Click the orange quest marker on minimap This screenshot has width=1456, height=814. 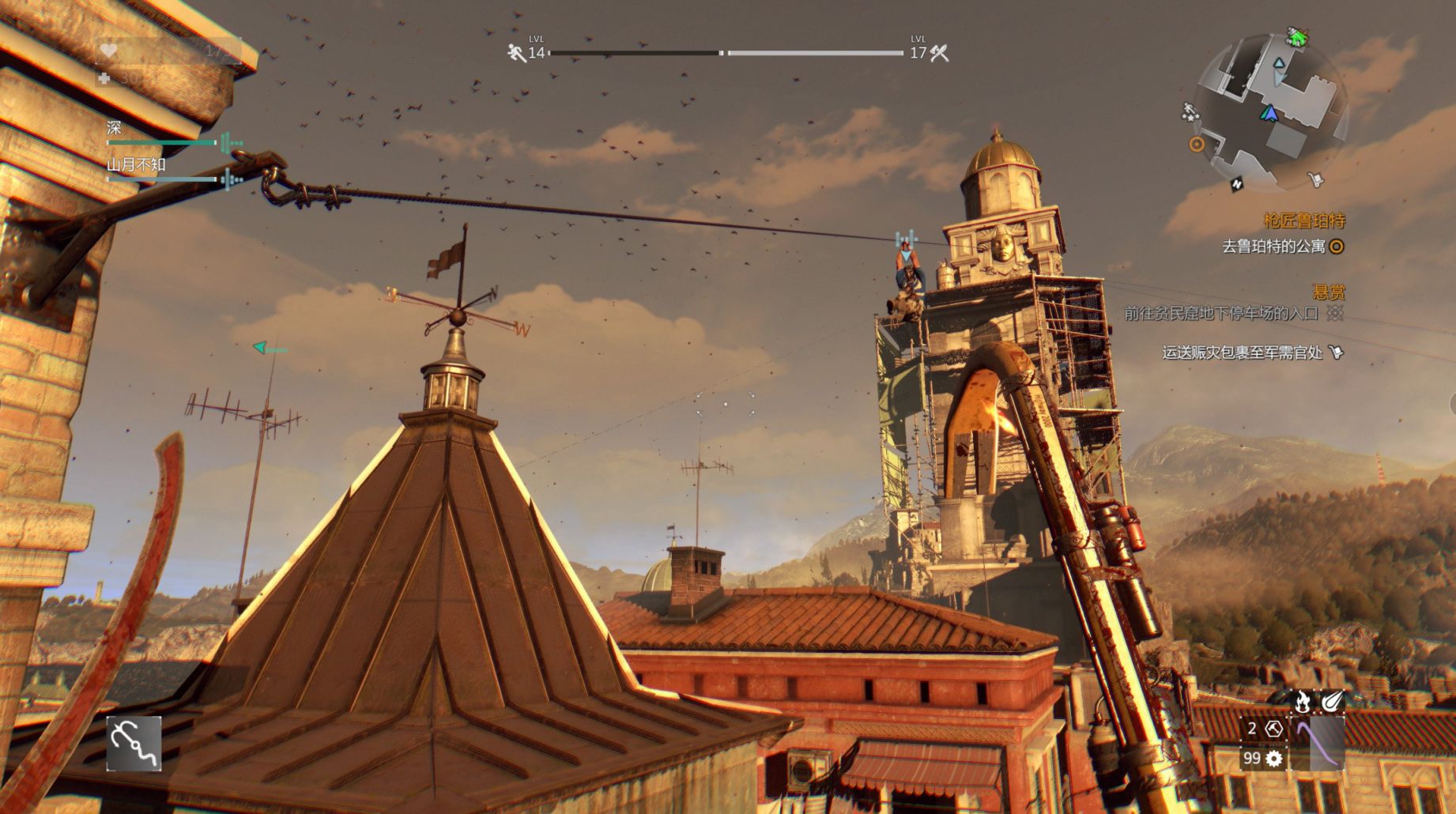point(1197,144)
